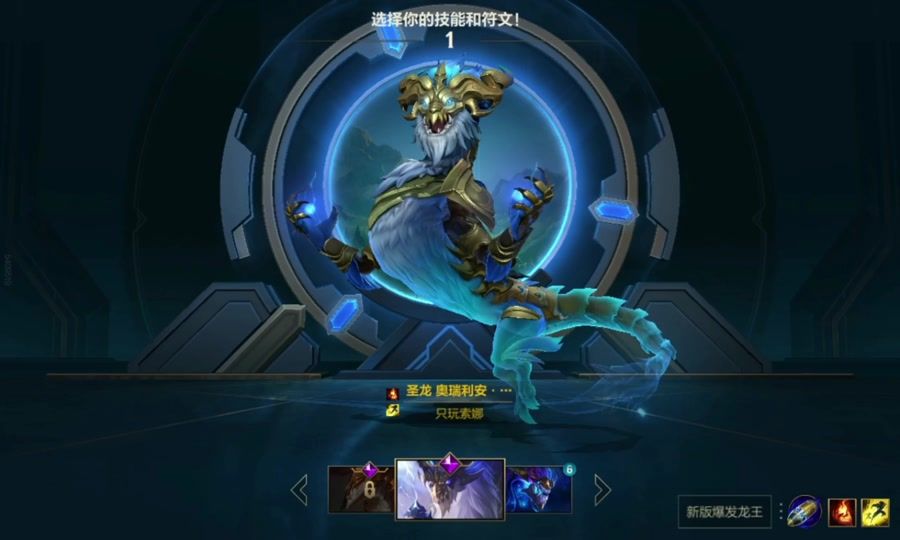
Task: Open the 新版爆发龙王 rune page selector
Action: tap(724, 512)
